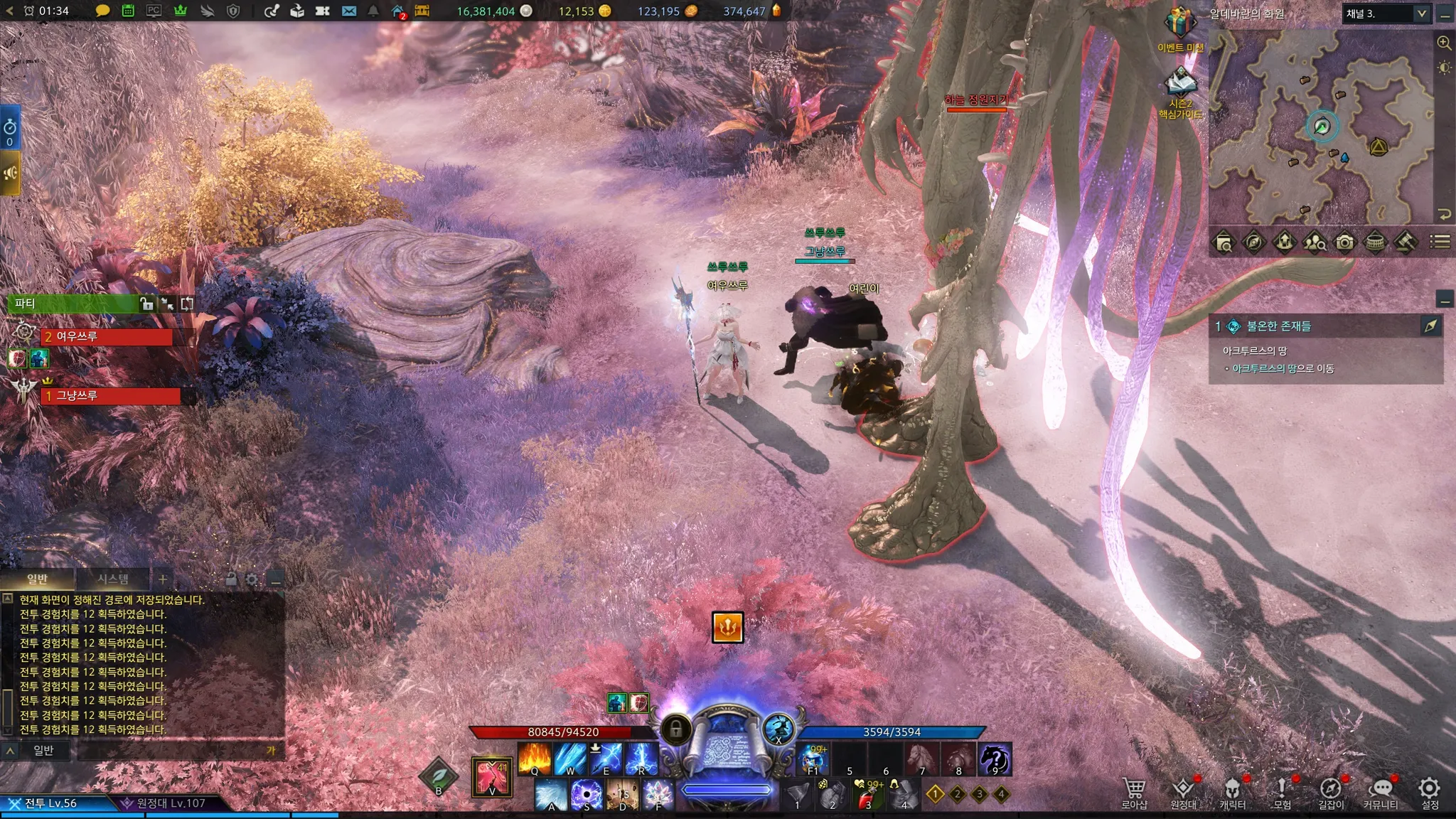Open the calendar icon in top bar

(x=128, y=11)
